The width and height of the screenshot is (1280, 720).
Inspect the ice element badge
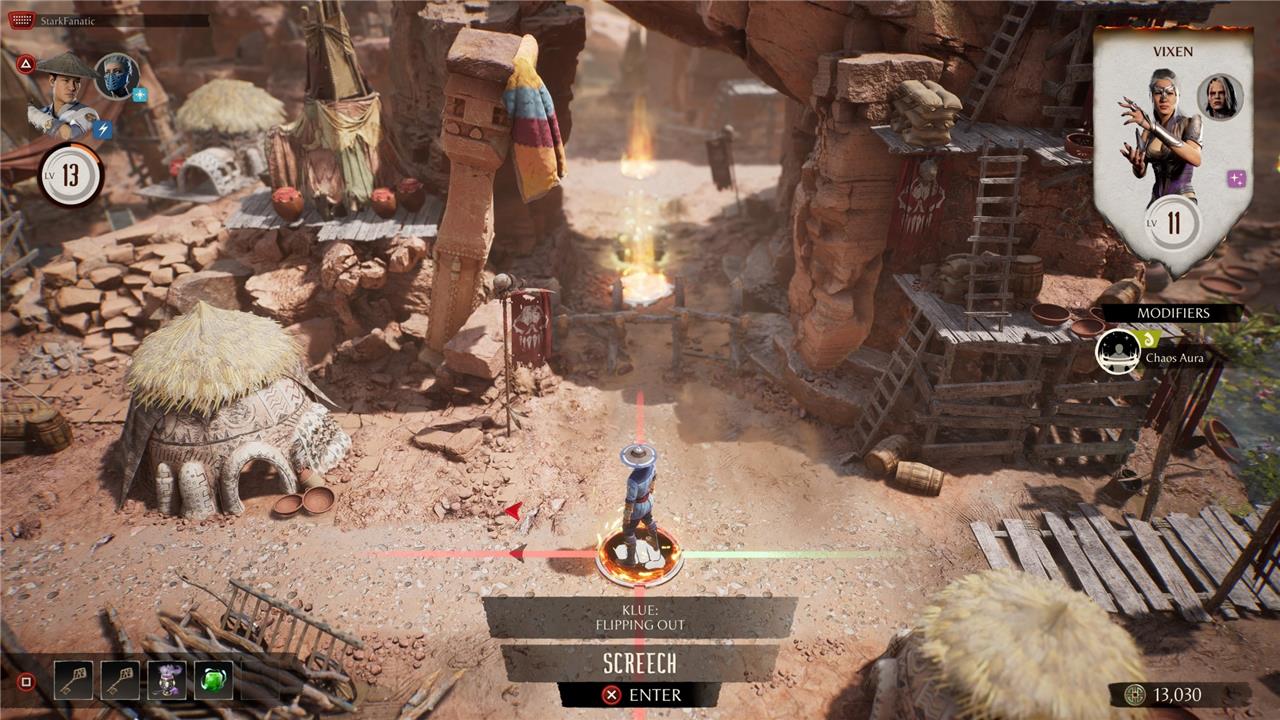click(x=140, y=95)
